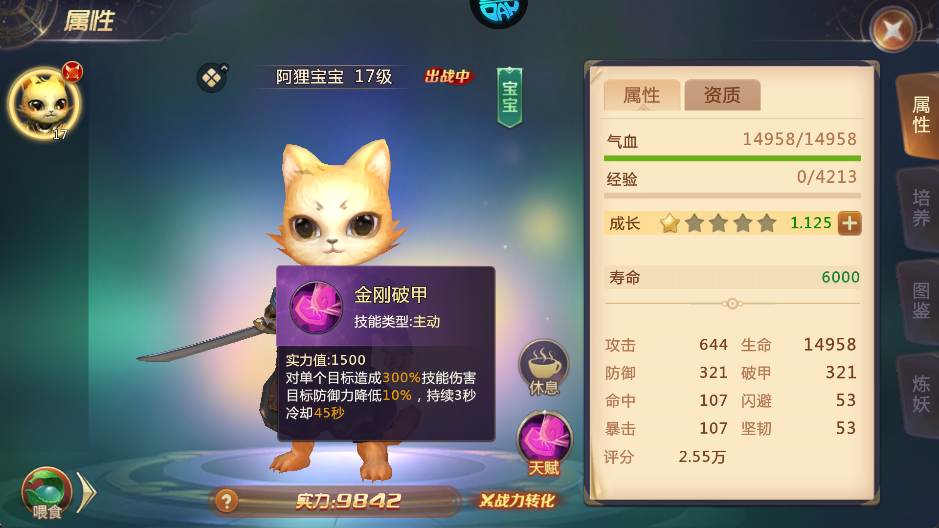Select the cat pet portrait thumbnail
Viewport: 939px width, 528px height.
tap(42, 102)
